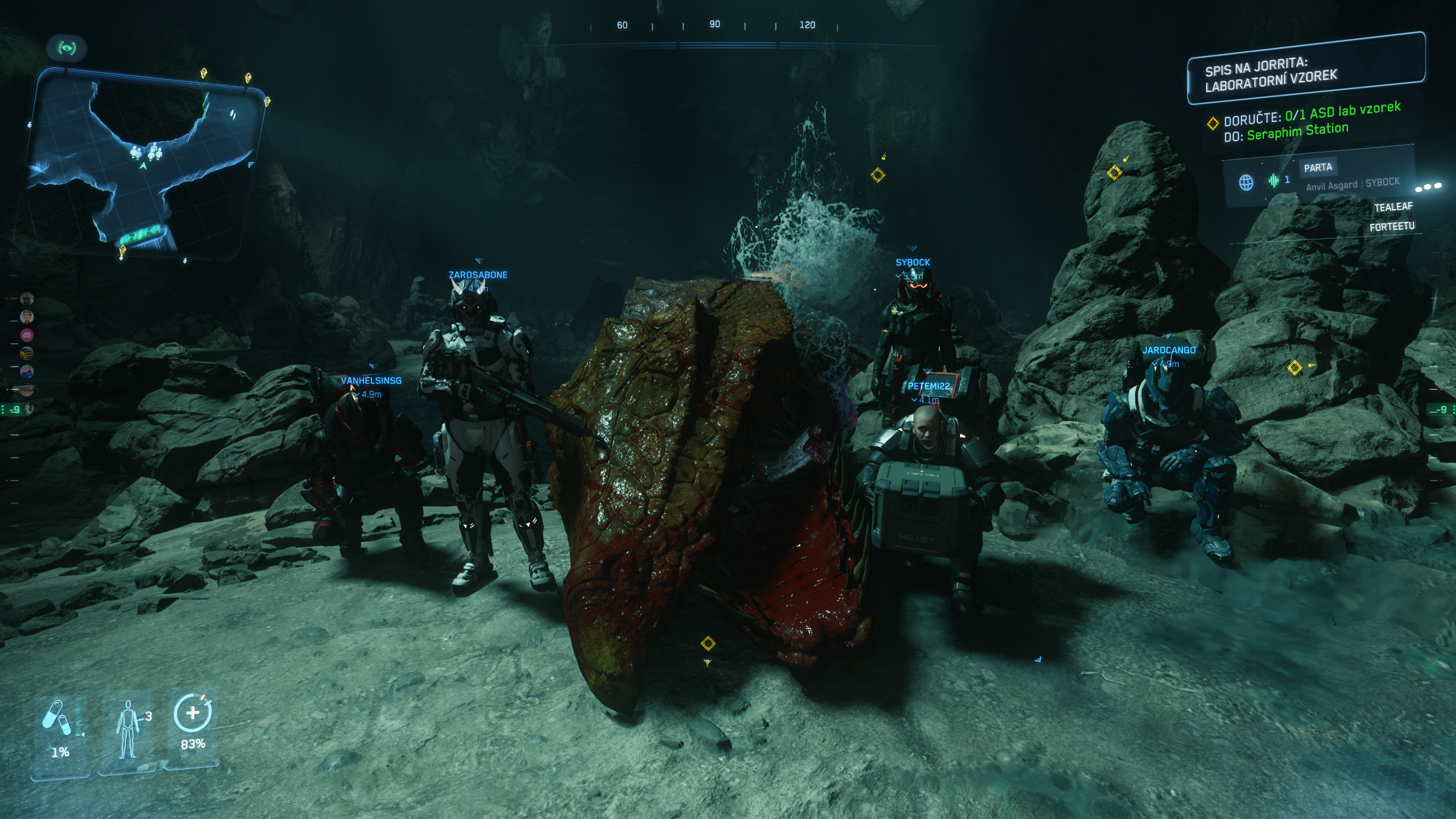This screenshot has height=819, width=1456.
Task: Click the blue bird Discord avatar
Action: coord(27,371)
